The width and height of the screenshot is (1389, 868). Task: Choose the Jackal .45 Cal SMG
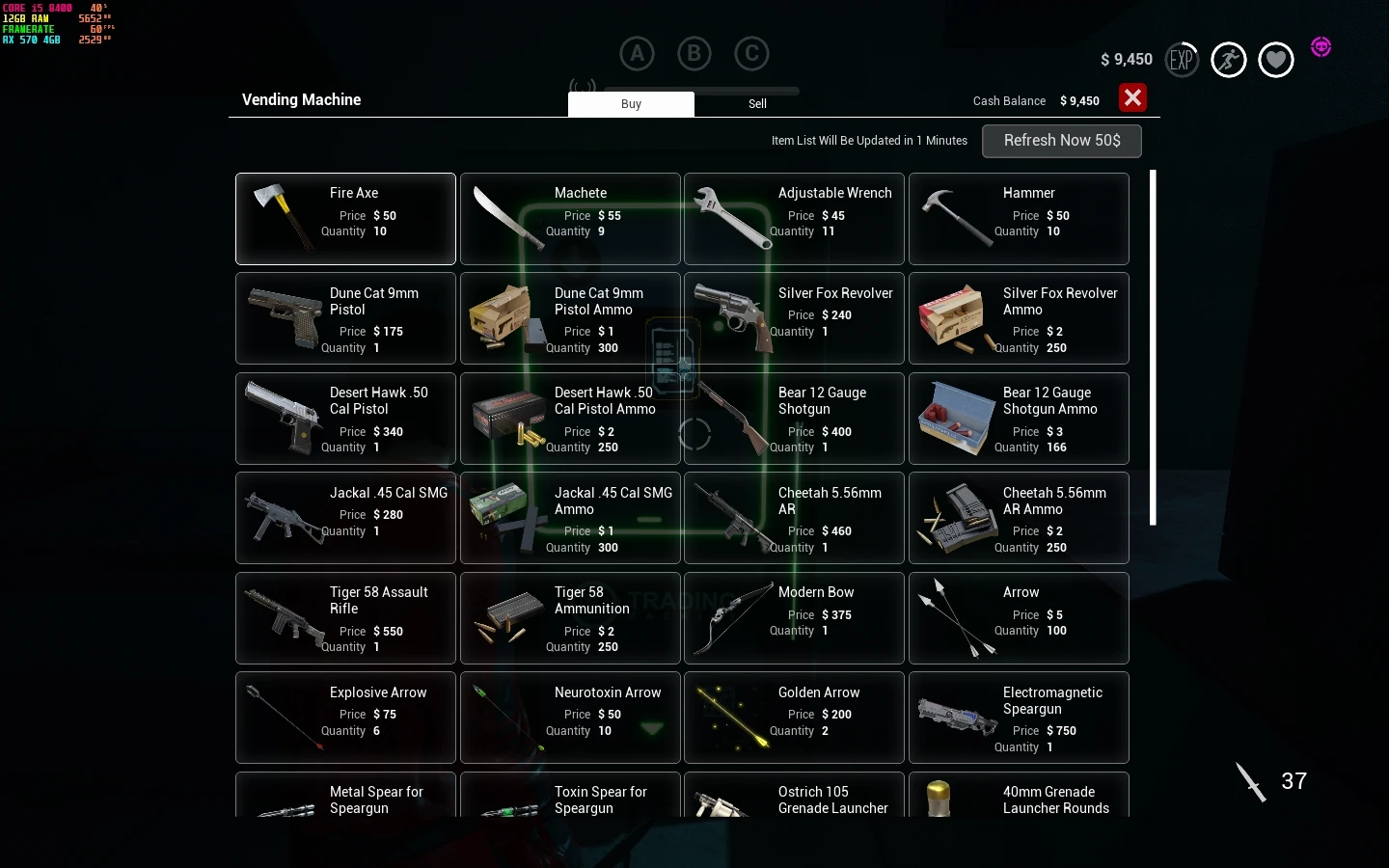pyautogui.click(x=345, y=518)
